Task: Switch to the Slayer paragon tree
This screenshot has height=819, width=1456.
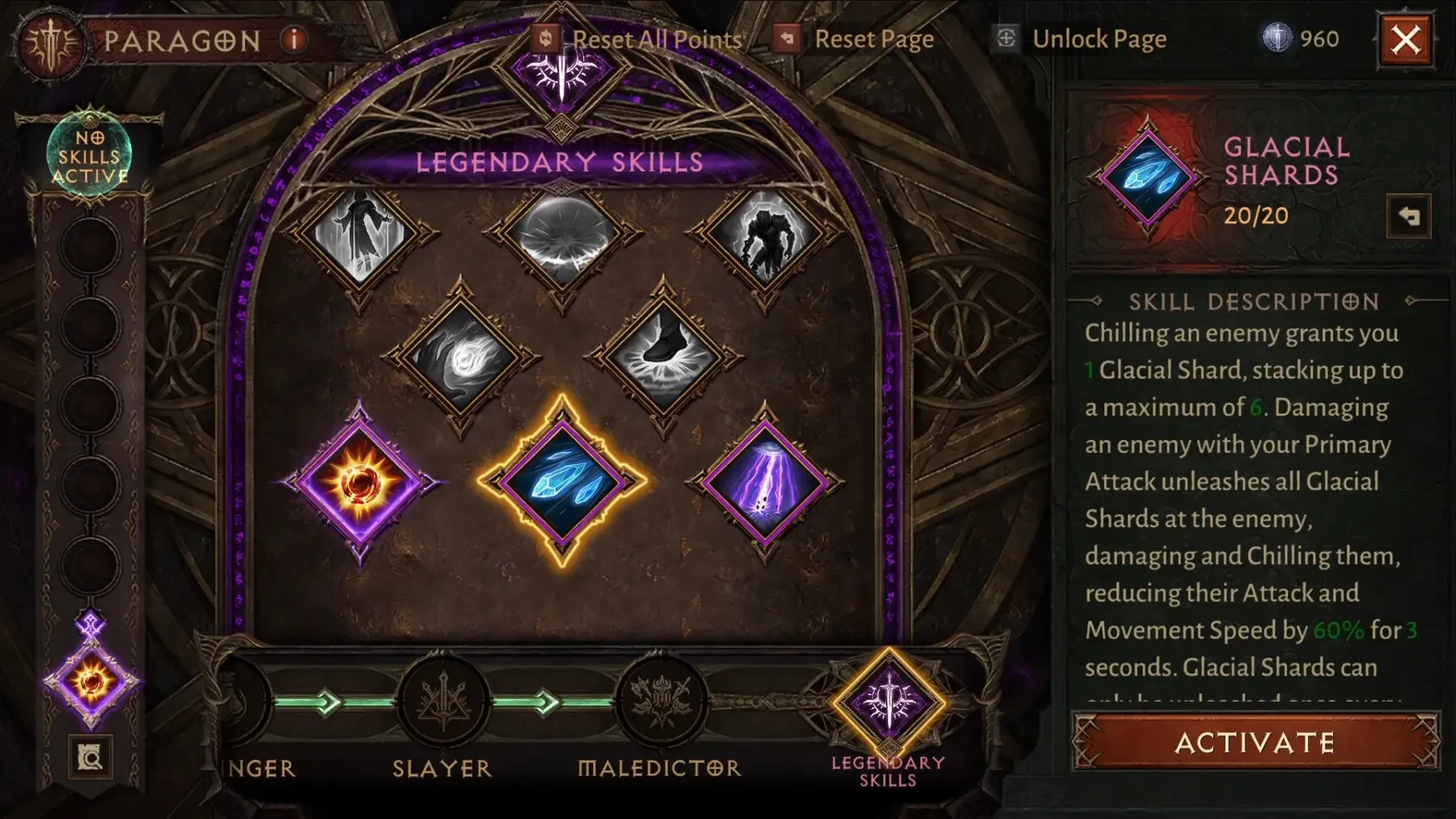Action: (x=442, y=703)
